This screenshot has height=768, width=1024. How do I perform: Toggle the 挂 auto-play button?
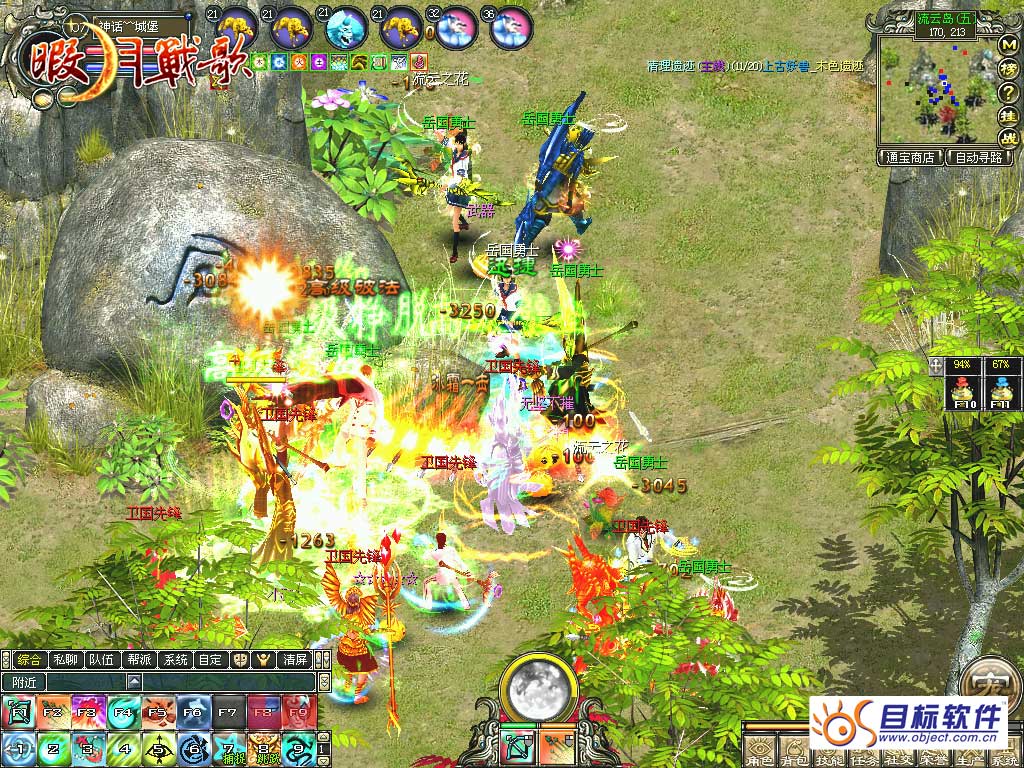click(x=1009, y=115)
